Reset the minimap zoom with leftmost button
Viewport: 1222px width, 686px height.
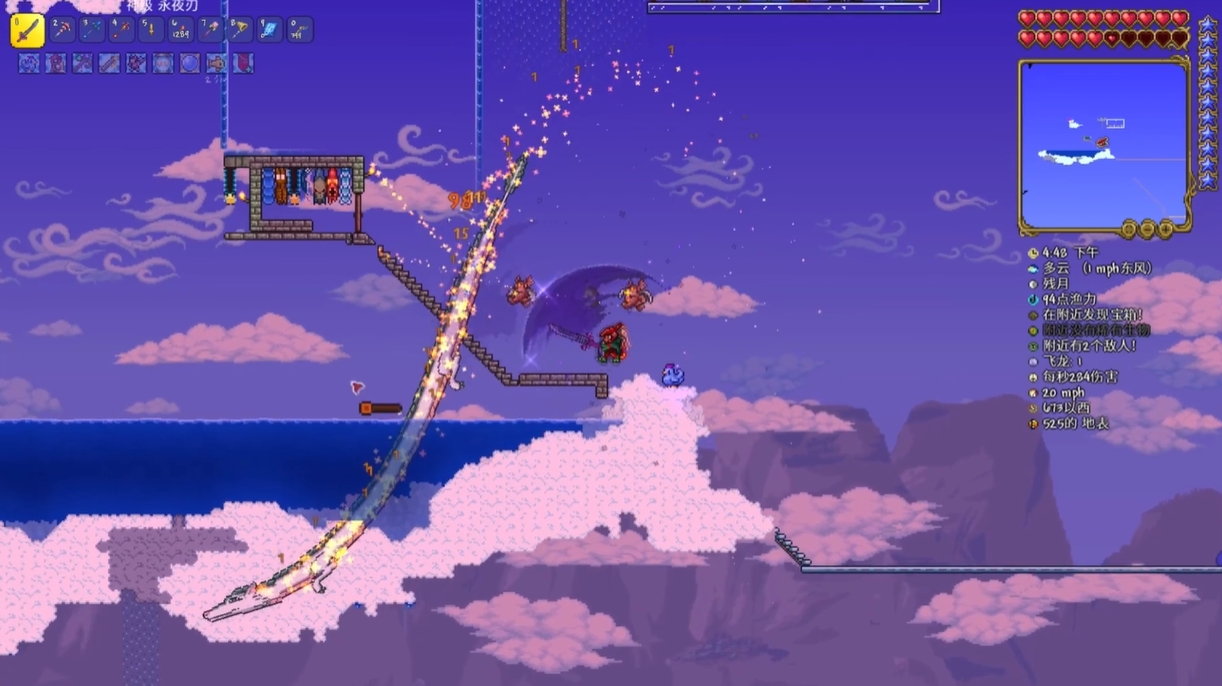tap(1129, 229)
